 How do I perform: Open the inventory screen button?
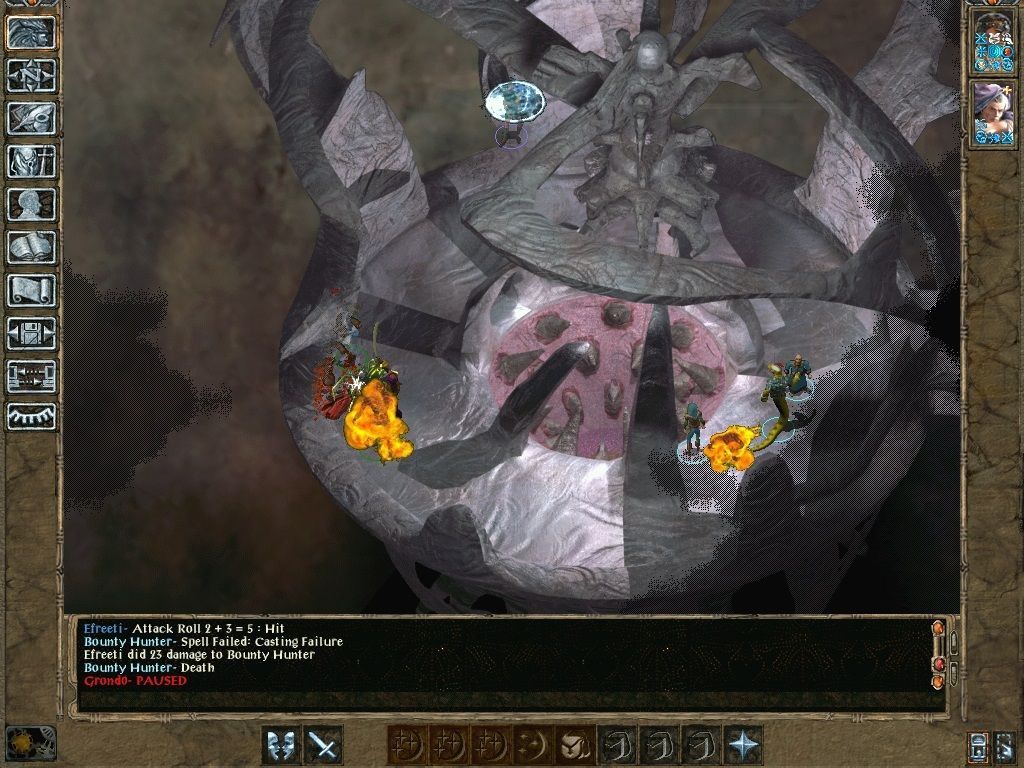(32, 161)
